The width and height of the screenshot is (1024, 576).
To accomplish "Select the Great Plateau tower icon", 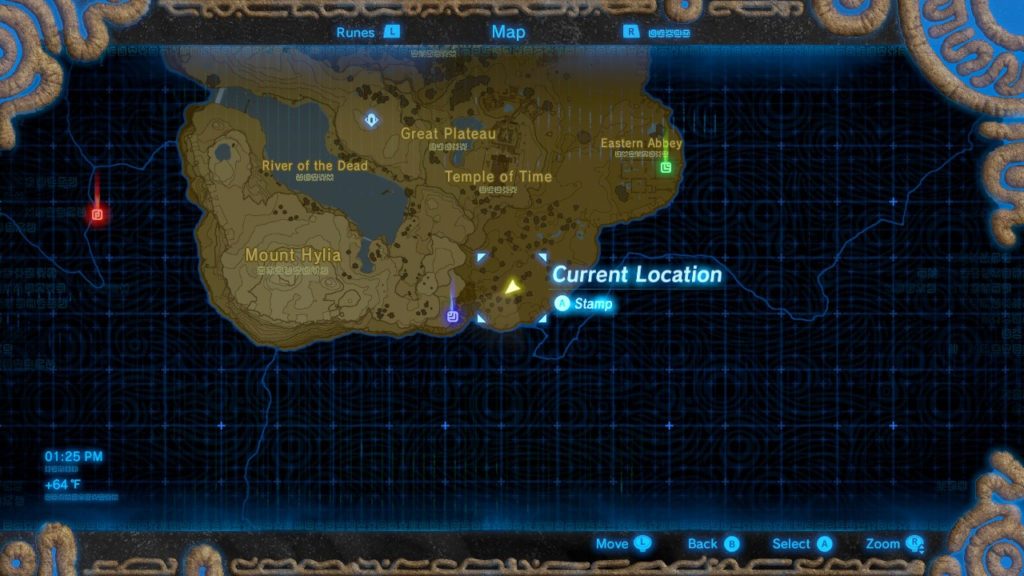I will coord(372,121).
